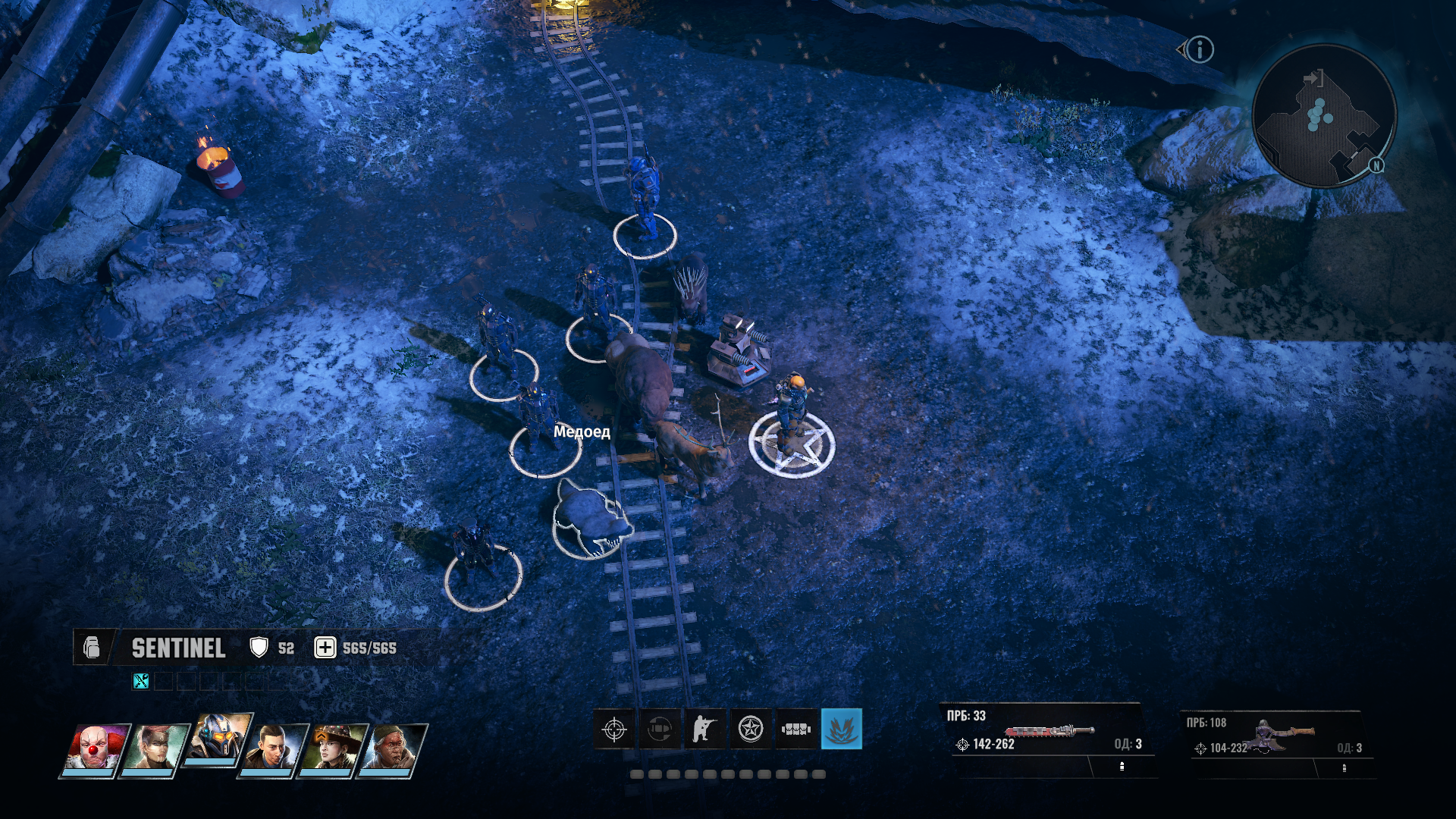
Task: Use the star emblem ability
Action: [x=751, y=730]
